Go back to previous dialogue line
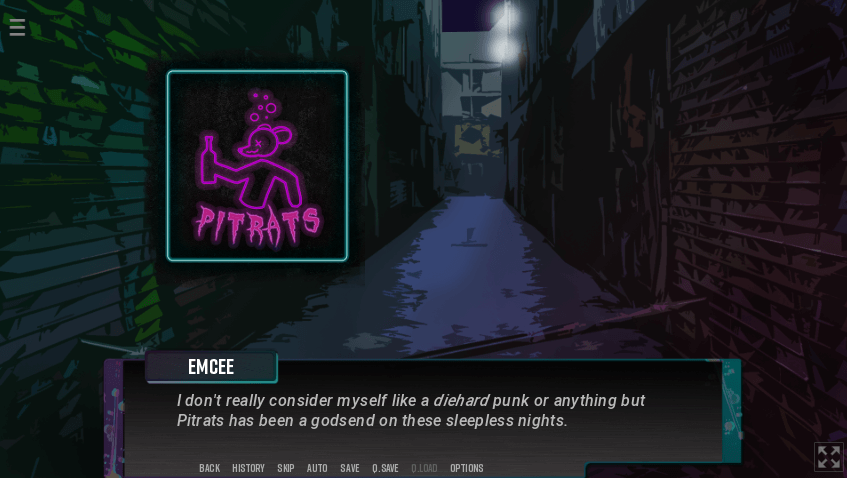 pos(209,468)
